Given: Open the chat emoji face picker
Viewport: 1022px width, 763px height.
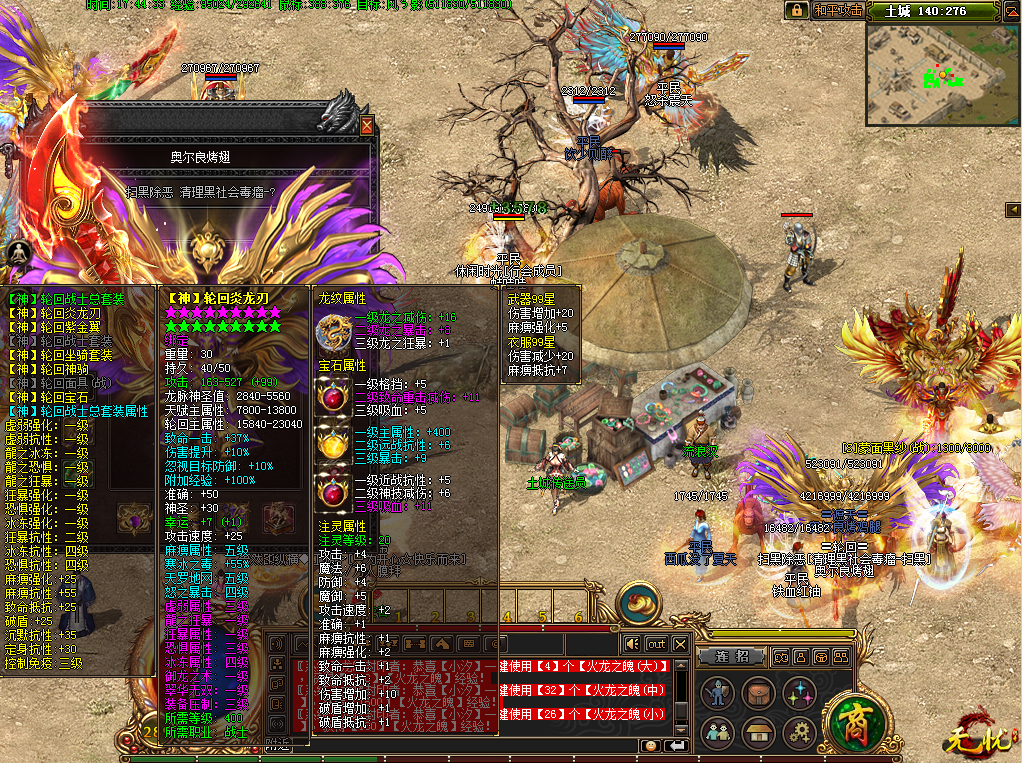Looking at the screenshot, I should point(650,746).
